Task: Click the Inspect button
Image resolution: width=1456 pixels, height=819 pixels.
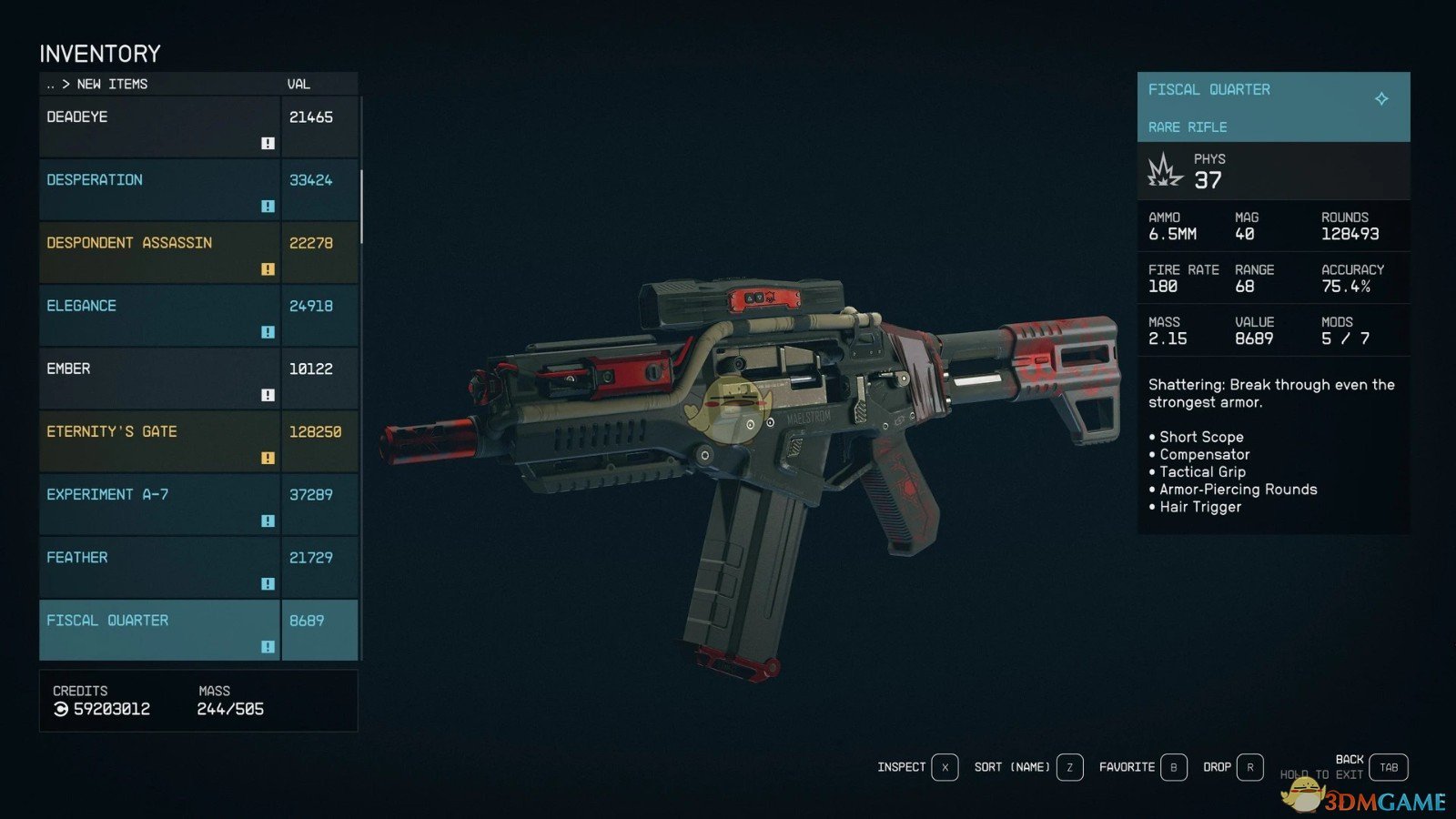Action: (945, 767)
